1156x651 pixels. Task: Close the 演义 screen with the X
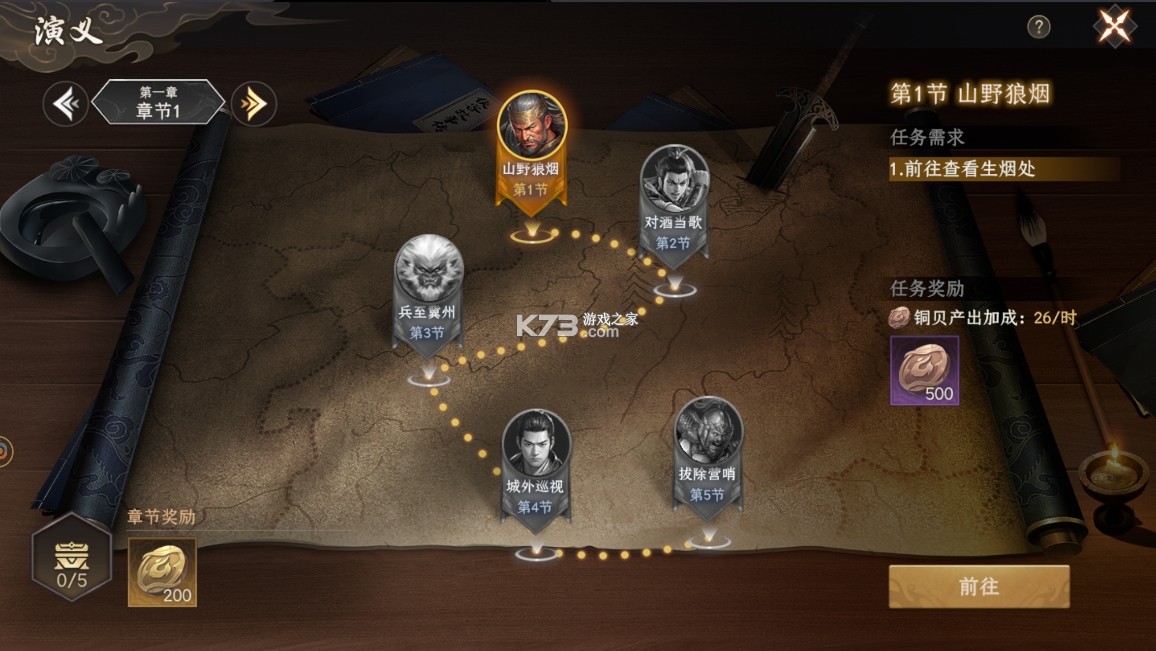pyautogui.click(x=1115, y=26)
